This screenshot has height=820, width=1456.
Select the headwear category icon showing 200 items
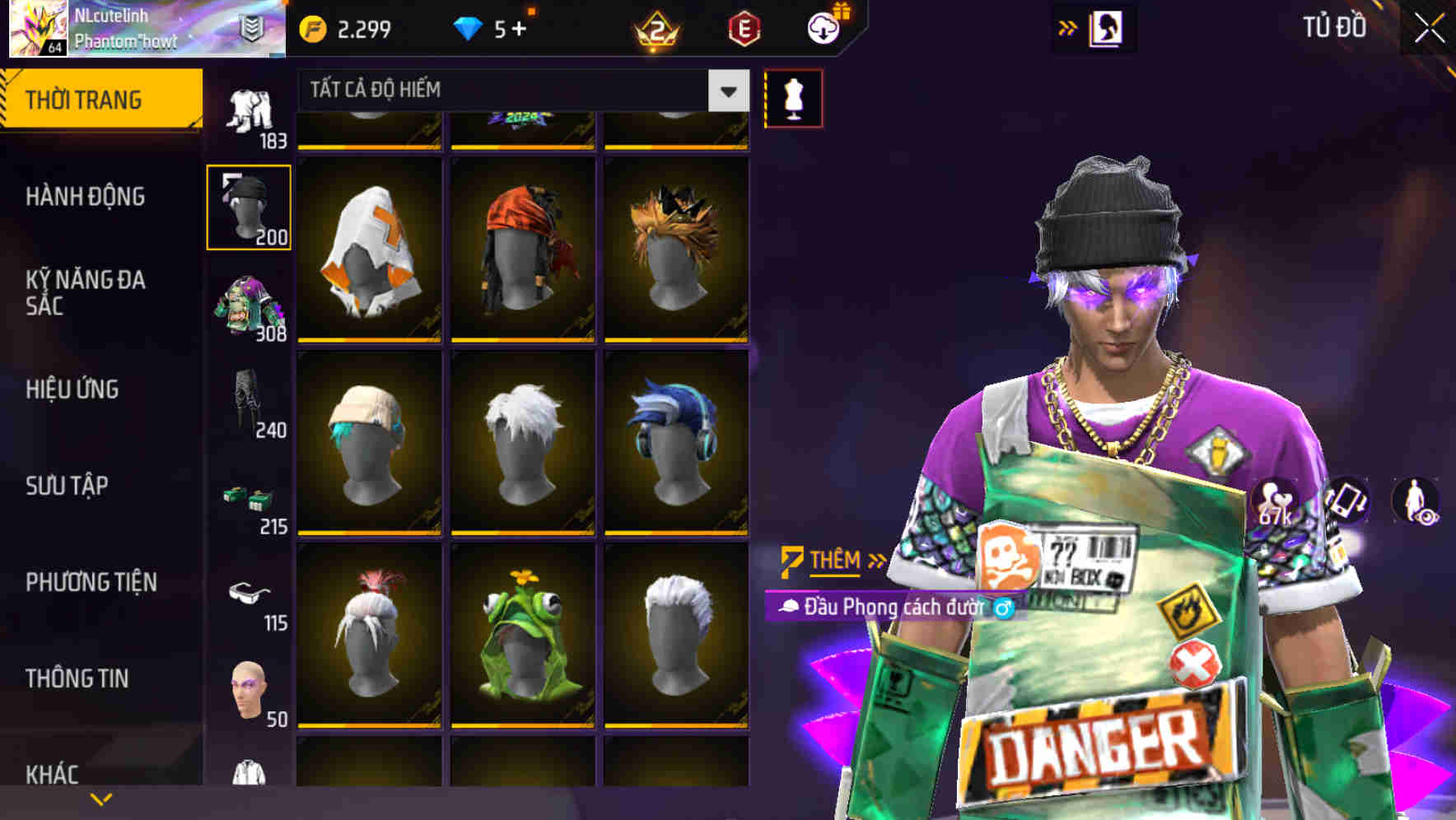(249, 206)
